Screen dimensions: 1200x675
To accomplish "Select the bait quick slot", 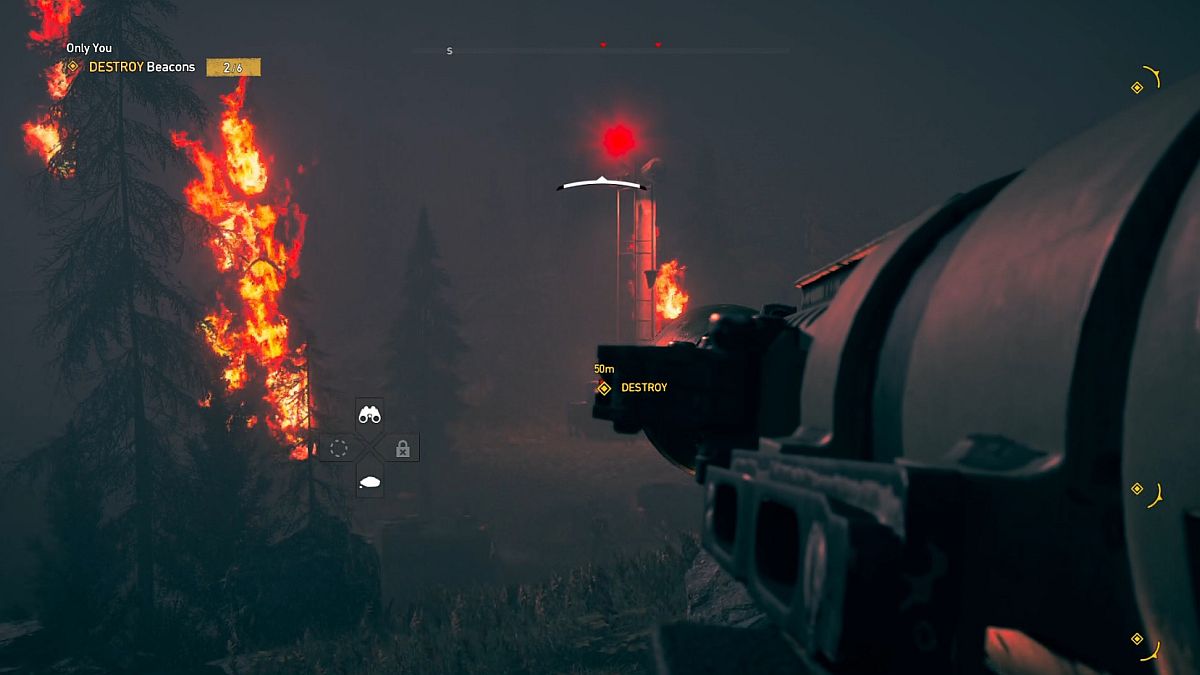I will (x=370, y=482).
